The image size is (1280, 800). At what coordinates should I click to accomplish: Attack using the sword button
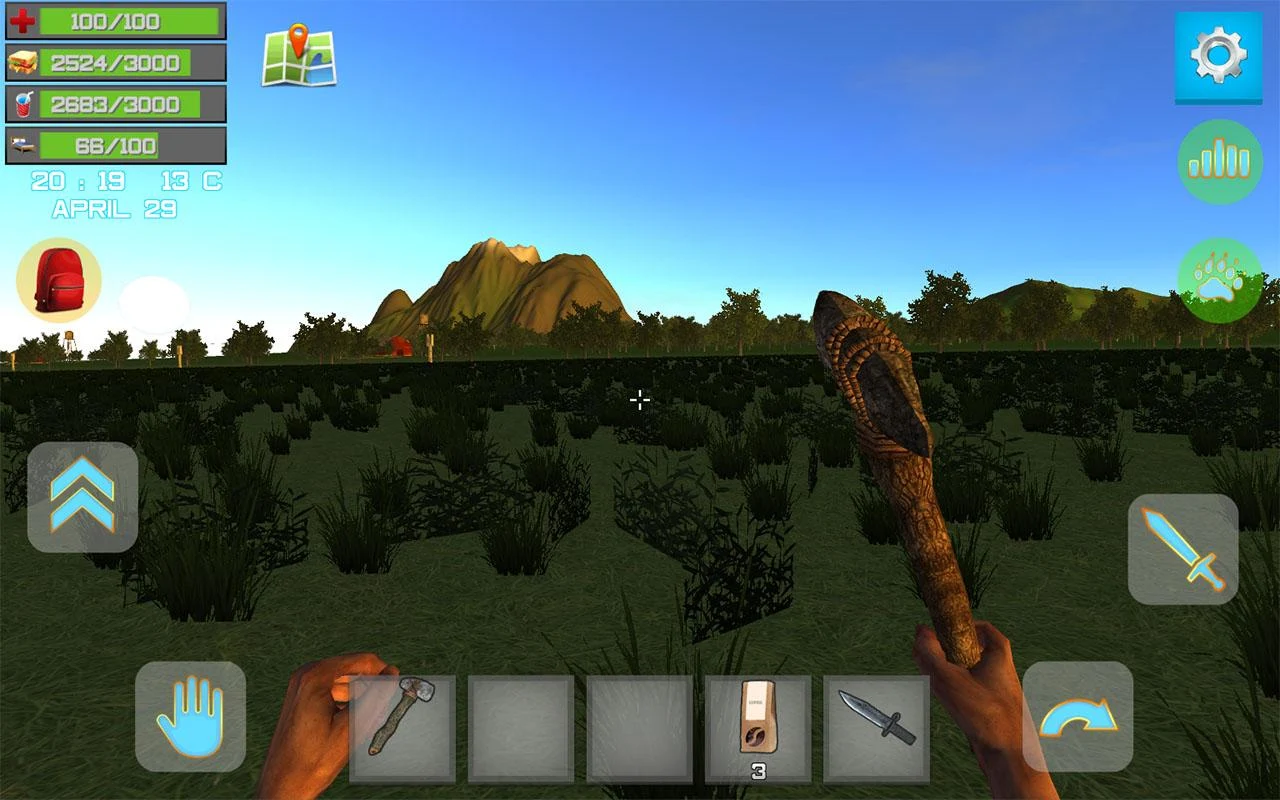point(1183,548)
